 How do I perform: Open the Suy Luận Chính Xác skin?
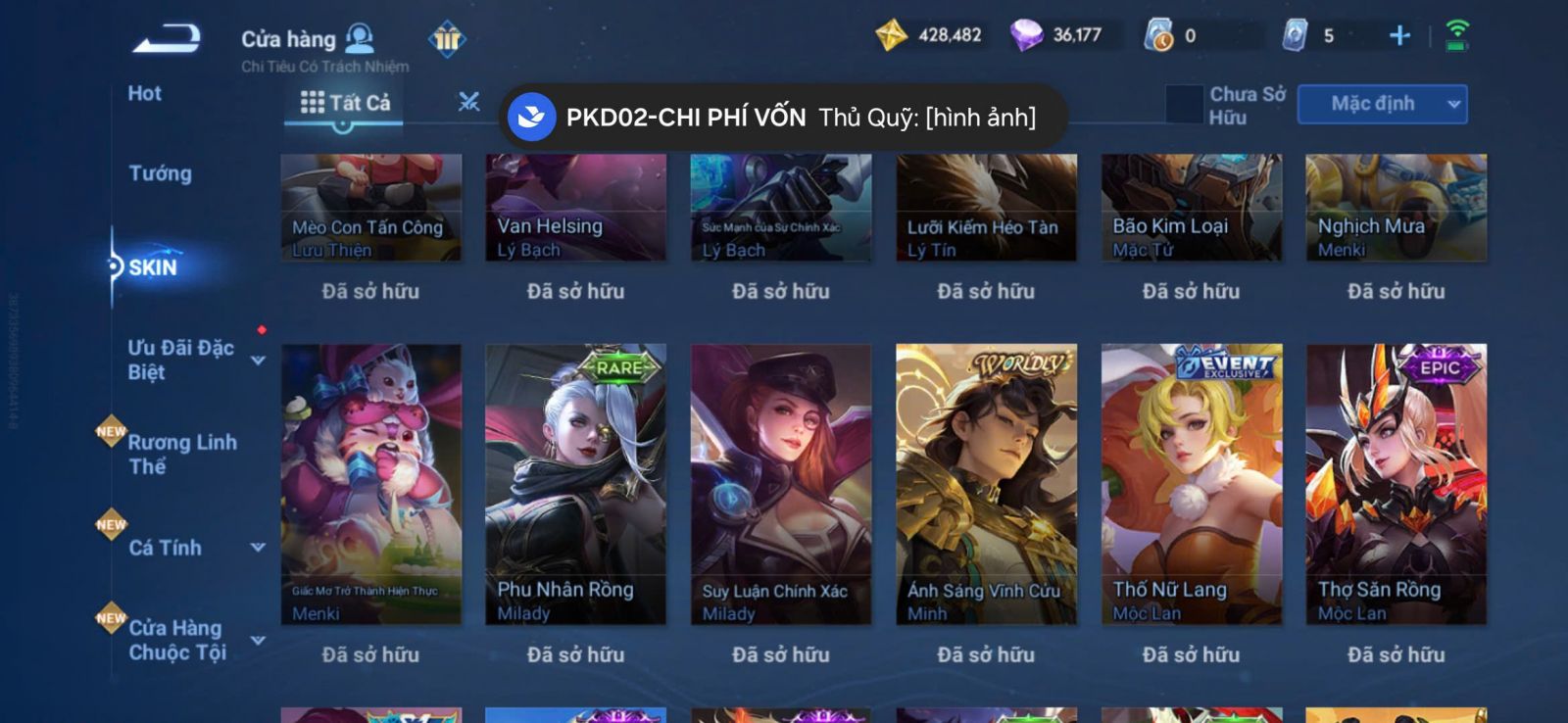coord(780,484)
